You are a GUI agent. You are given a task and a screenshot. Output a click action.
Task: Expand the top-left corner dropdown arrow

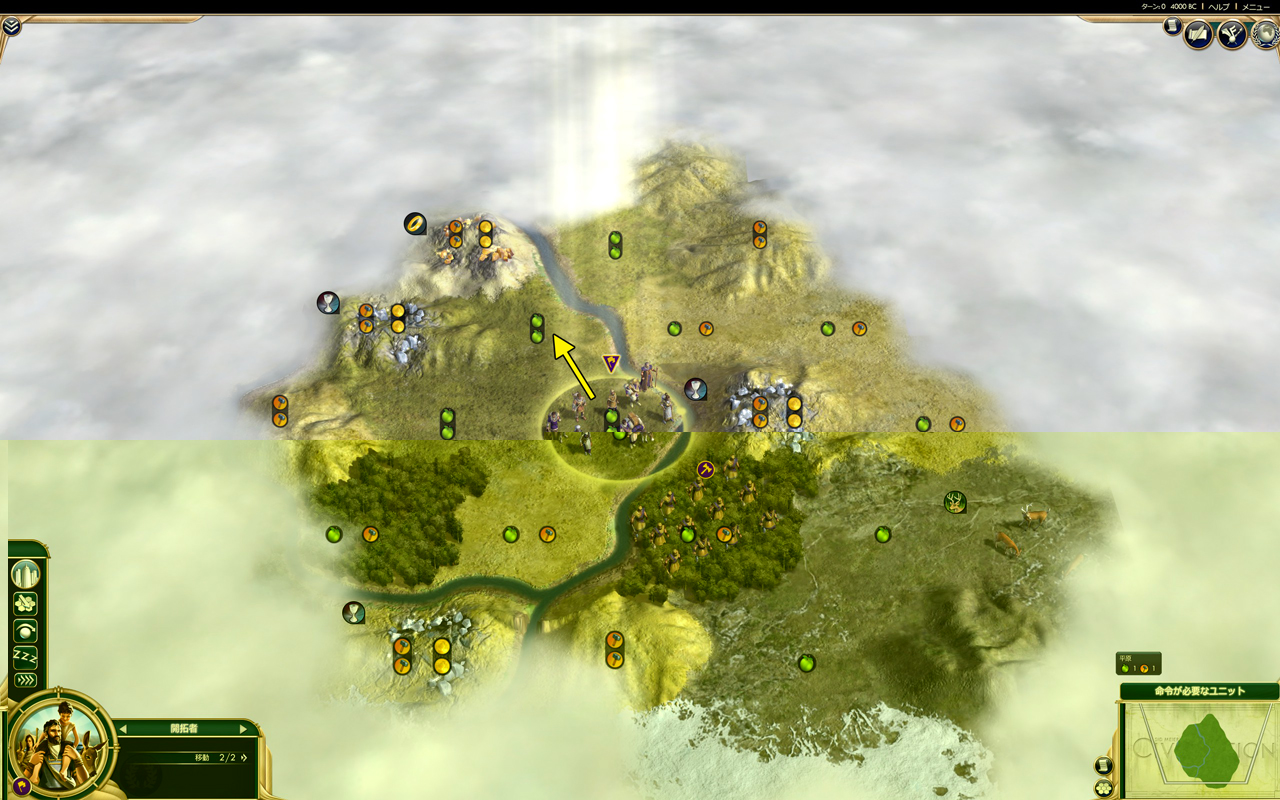[11, 26]
